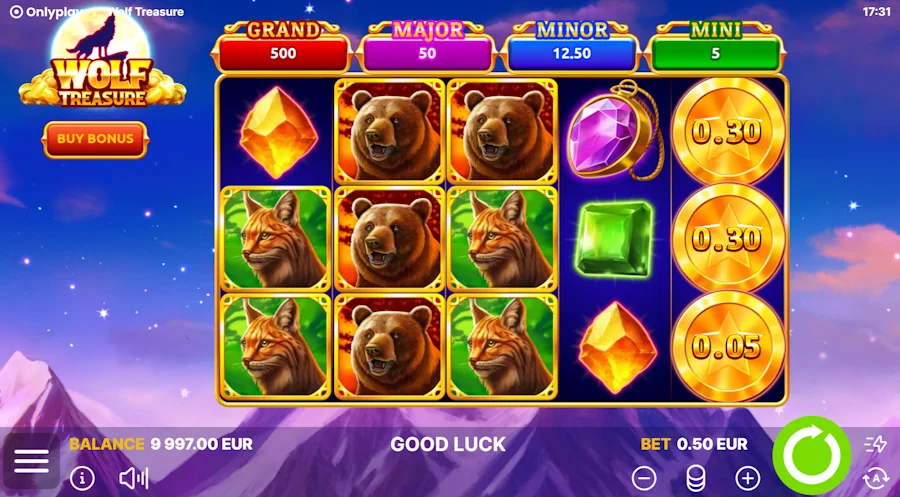Decrease the bet with the minus button
The width and height of the screenshot is (900, 497).
pos(645,478)
